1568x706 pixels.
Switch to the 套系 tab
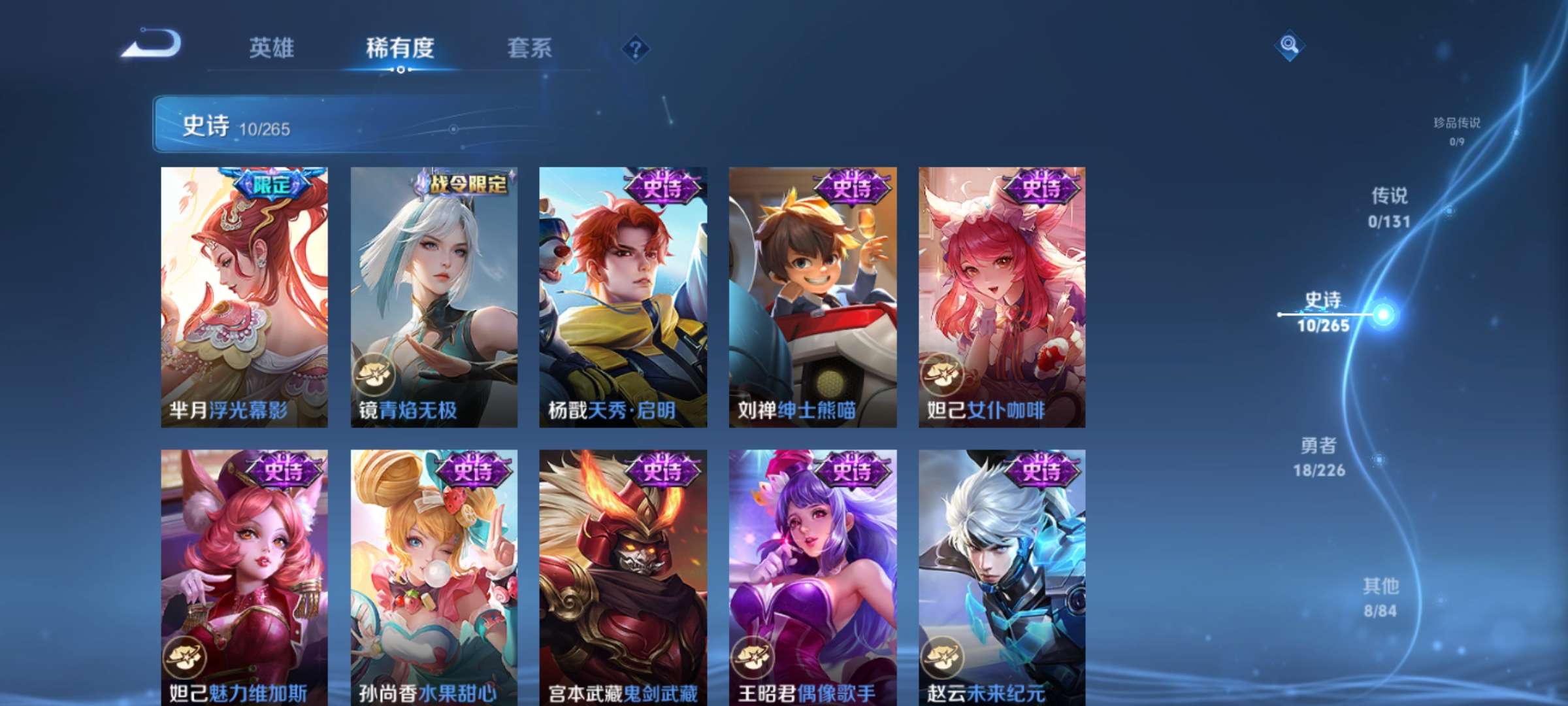(x=531, y=48)
